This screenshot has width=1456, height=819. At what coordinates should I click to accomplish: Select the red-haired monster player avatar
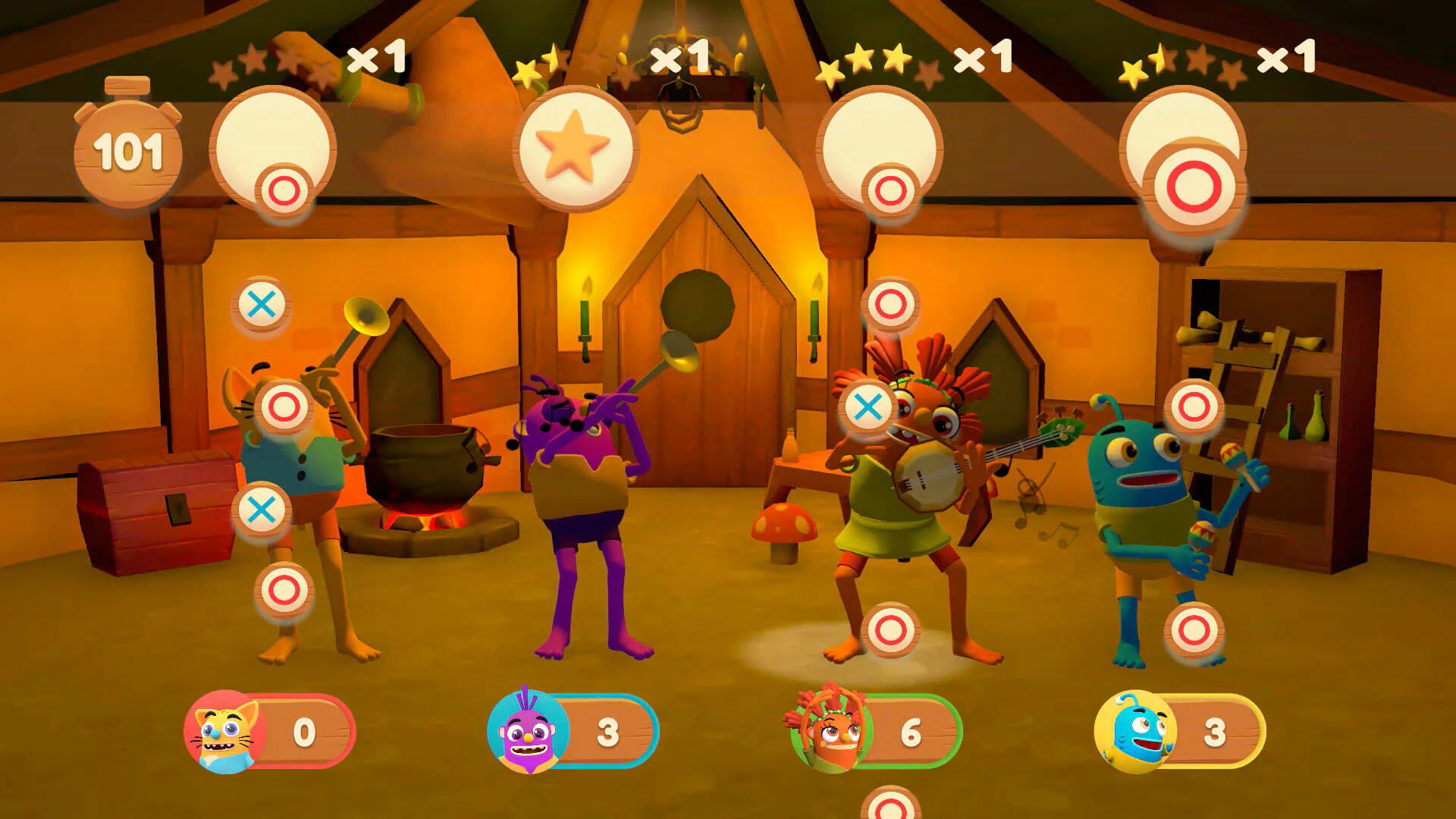click(827, 732)
